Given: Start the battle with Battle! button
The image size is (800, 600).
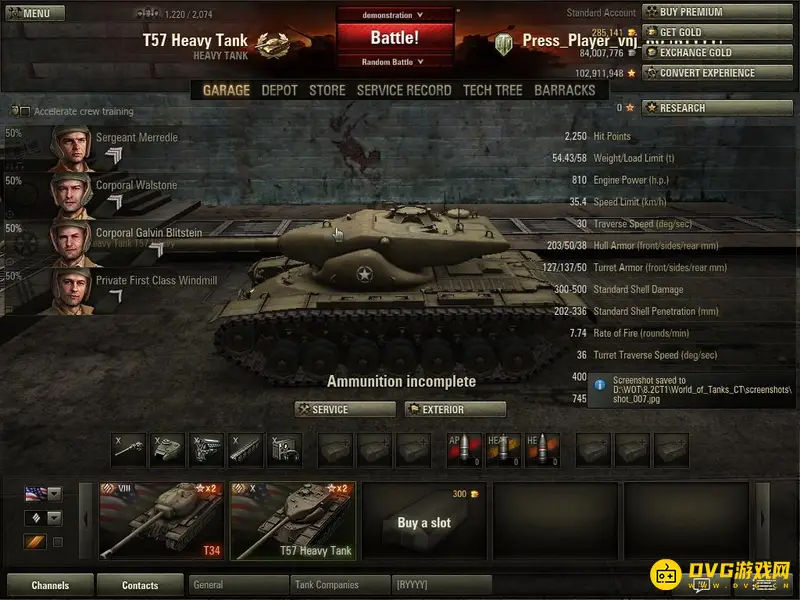Looking at the screenshot, I should 394,38.
